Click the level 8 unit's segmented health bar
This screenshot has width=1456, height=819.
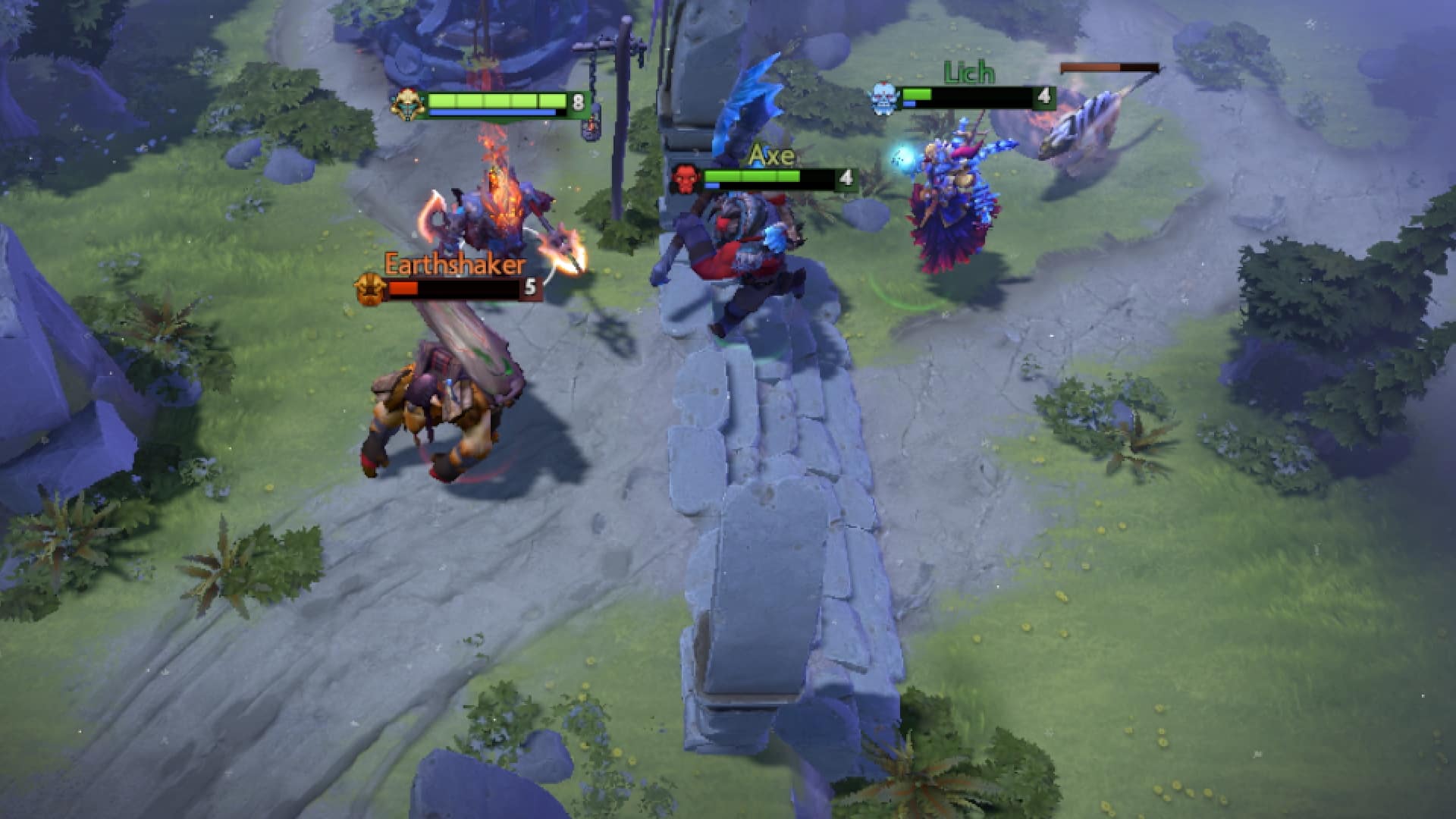497,99
